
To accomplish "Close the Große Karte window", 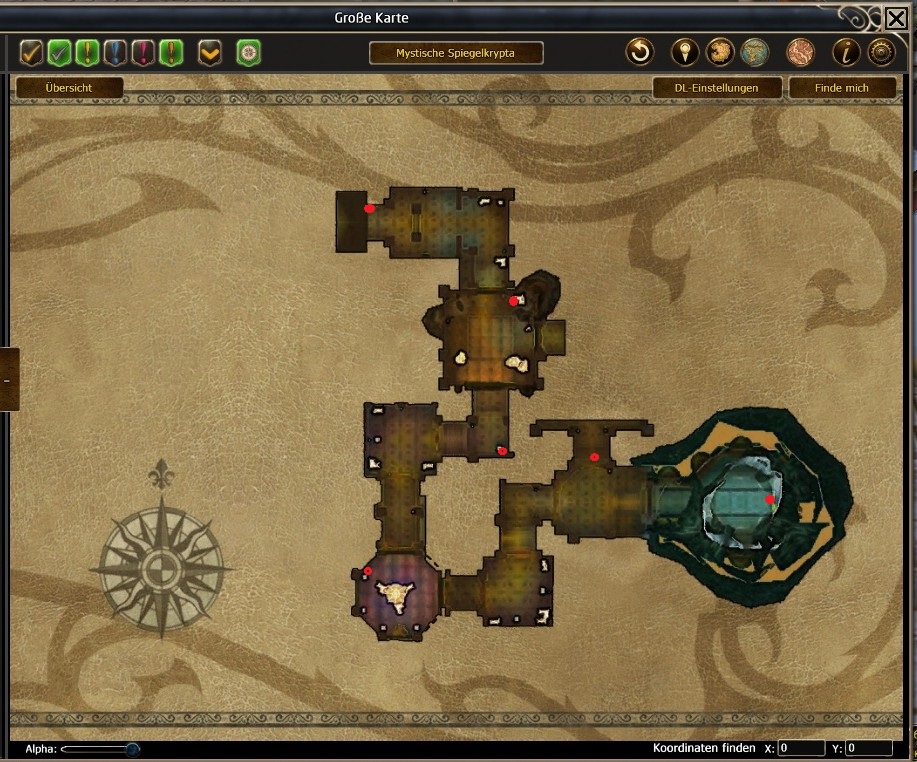I will [x=896, y=18].
